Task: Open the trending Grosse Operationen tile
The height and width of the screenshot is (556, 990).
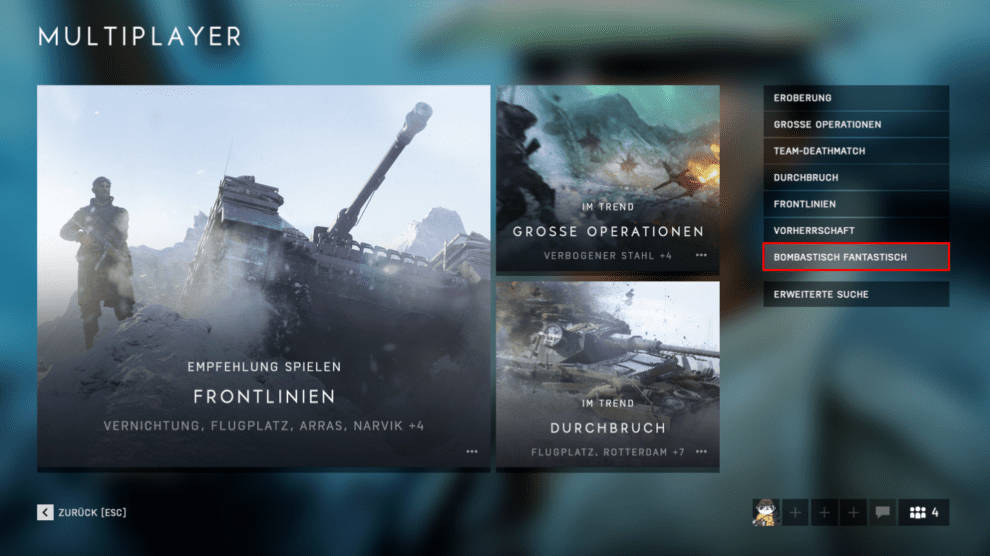Action: [608, 179]
